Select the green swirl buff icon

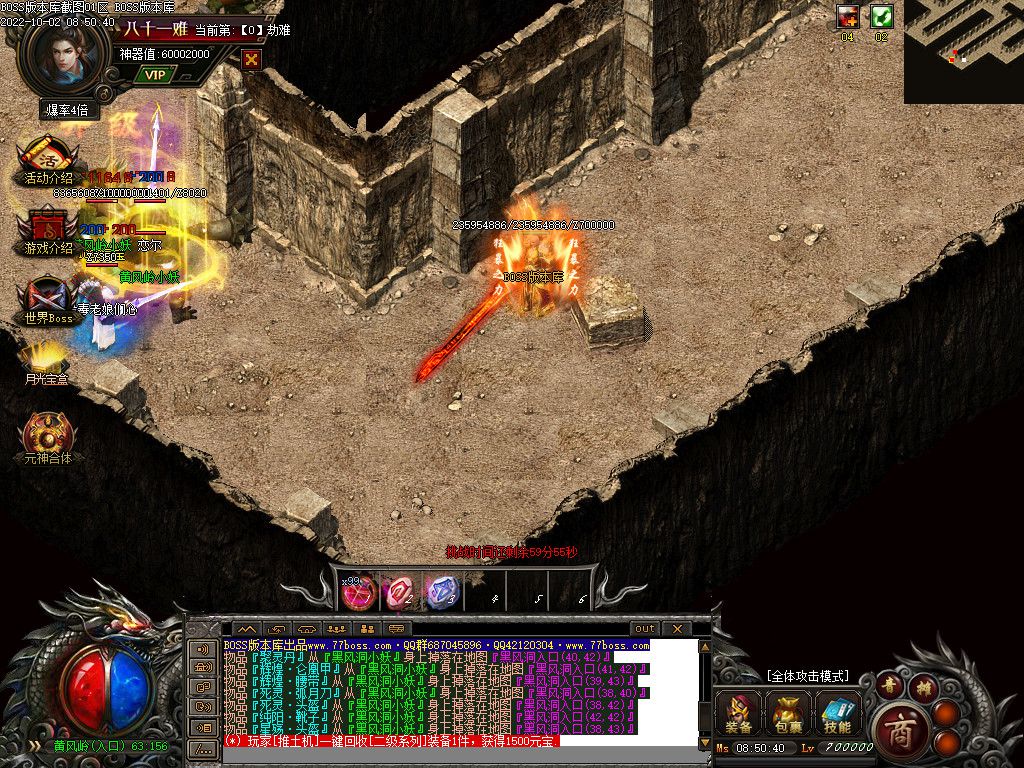tap(881, 16)
